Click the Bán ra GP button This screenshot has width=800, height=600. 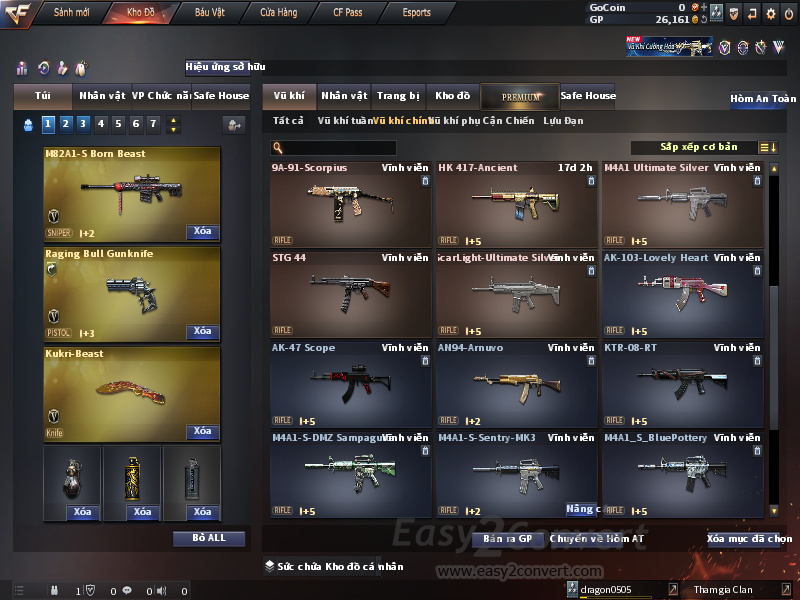coord(507,538)
